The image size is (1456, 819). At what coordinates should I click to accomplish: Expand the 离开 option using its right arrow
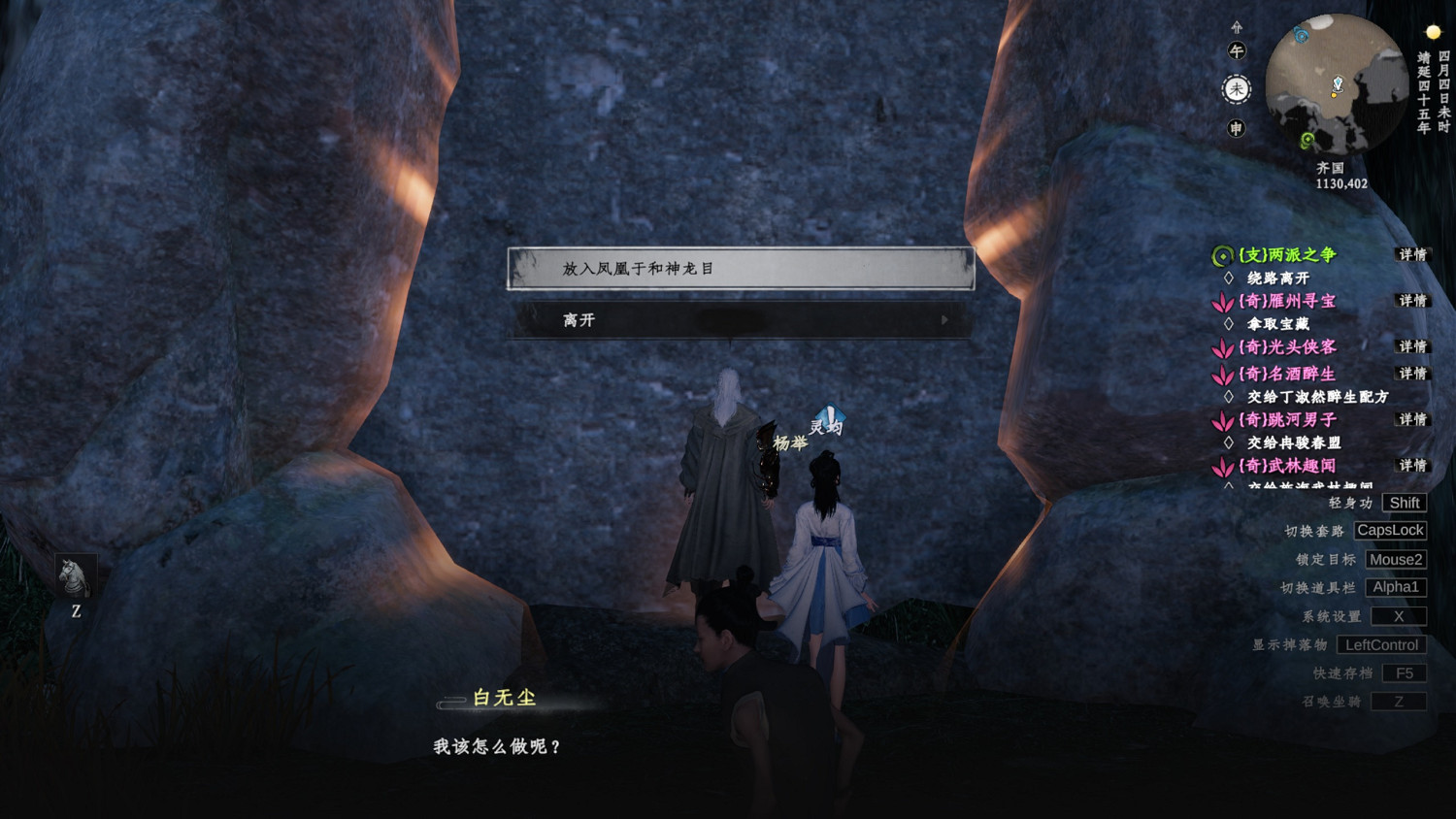tap(943, 320)
